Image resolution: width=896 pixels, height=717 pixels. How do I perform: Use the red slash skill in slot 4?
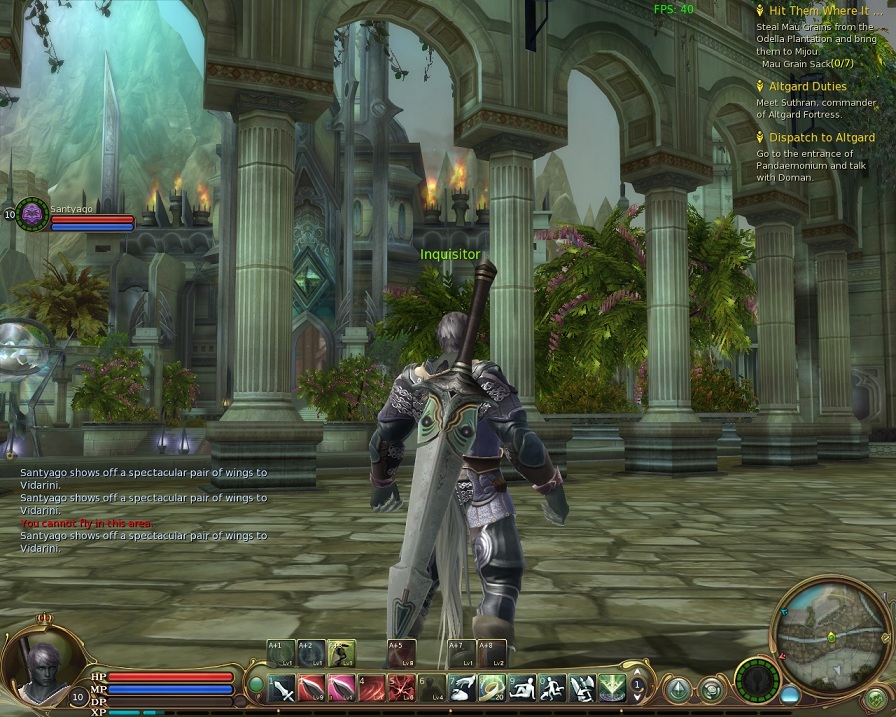click(372, 687)
